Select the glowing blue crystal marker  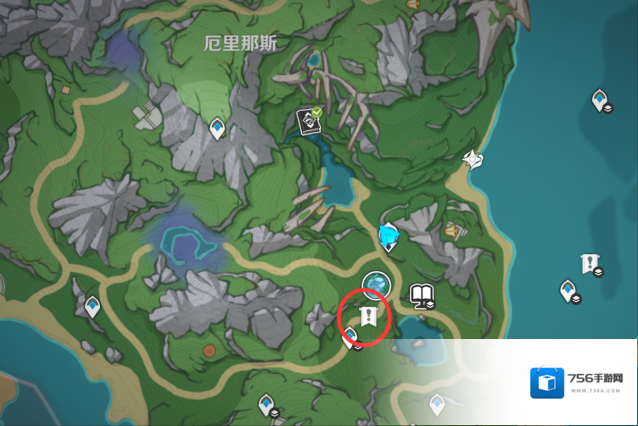point(388,236)
